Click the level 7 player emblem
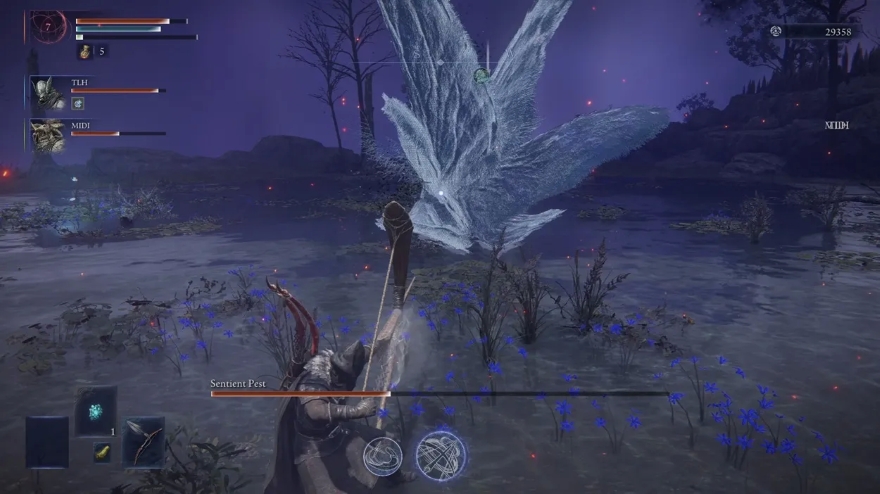Viewport: 880px width, 494px height. point(48,27)
